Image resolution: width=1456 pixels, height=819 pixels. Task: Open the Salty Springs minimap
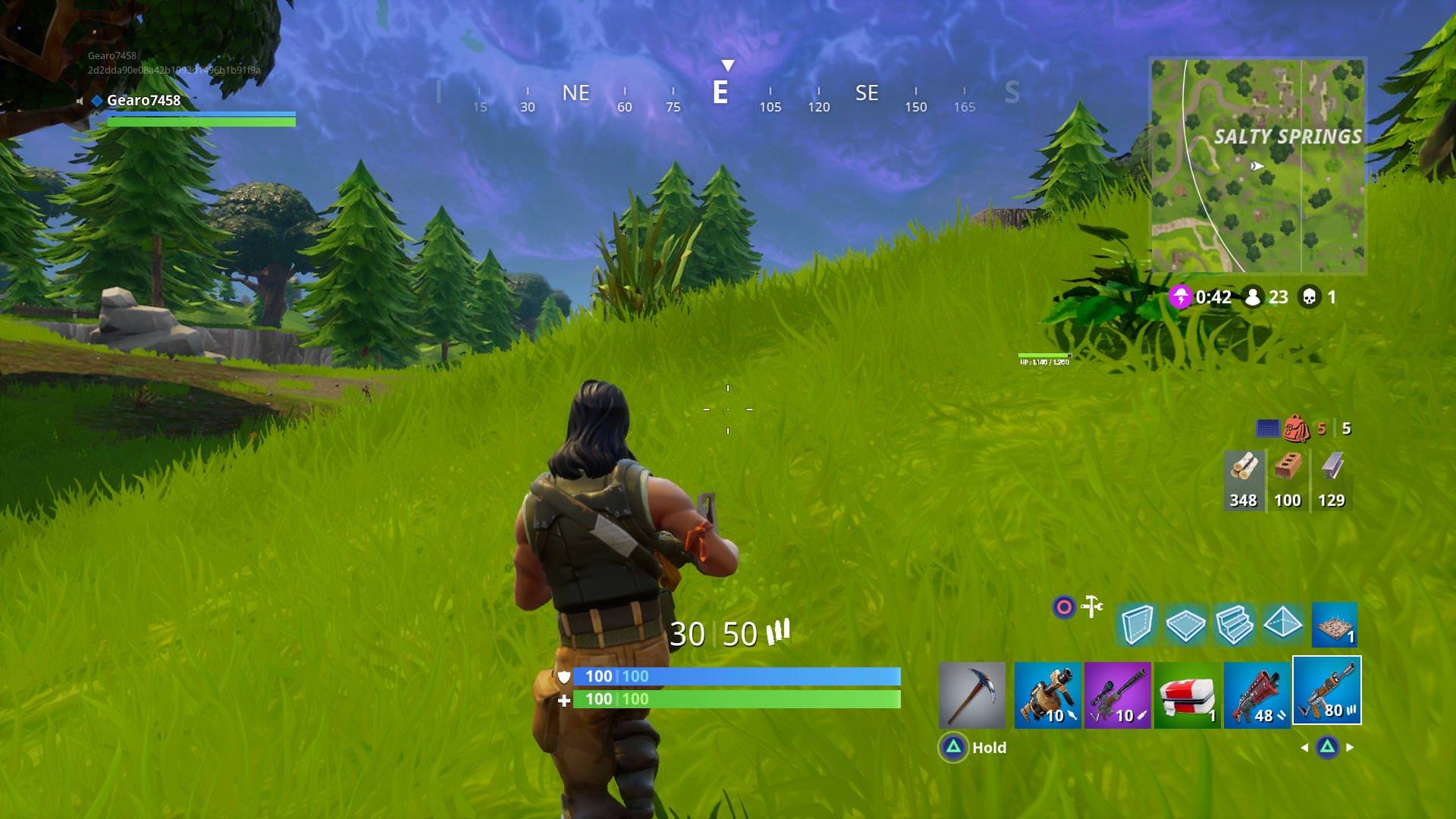tap(1257, 163)
